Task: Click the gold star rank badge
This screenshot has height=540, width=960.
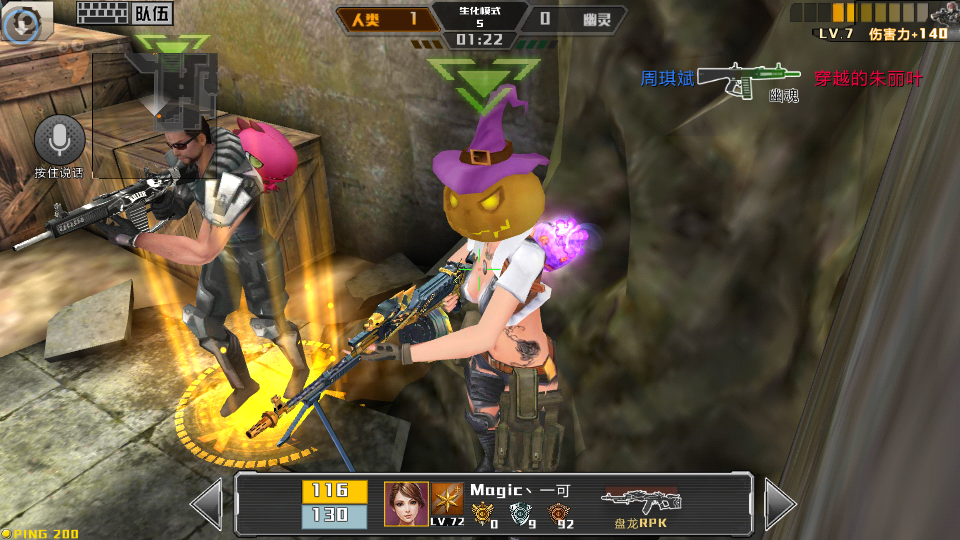Action: pyautogui.click(x=447, y=498)
